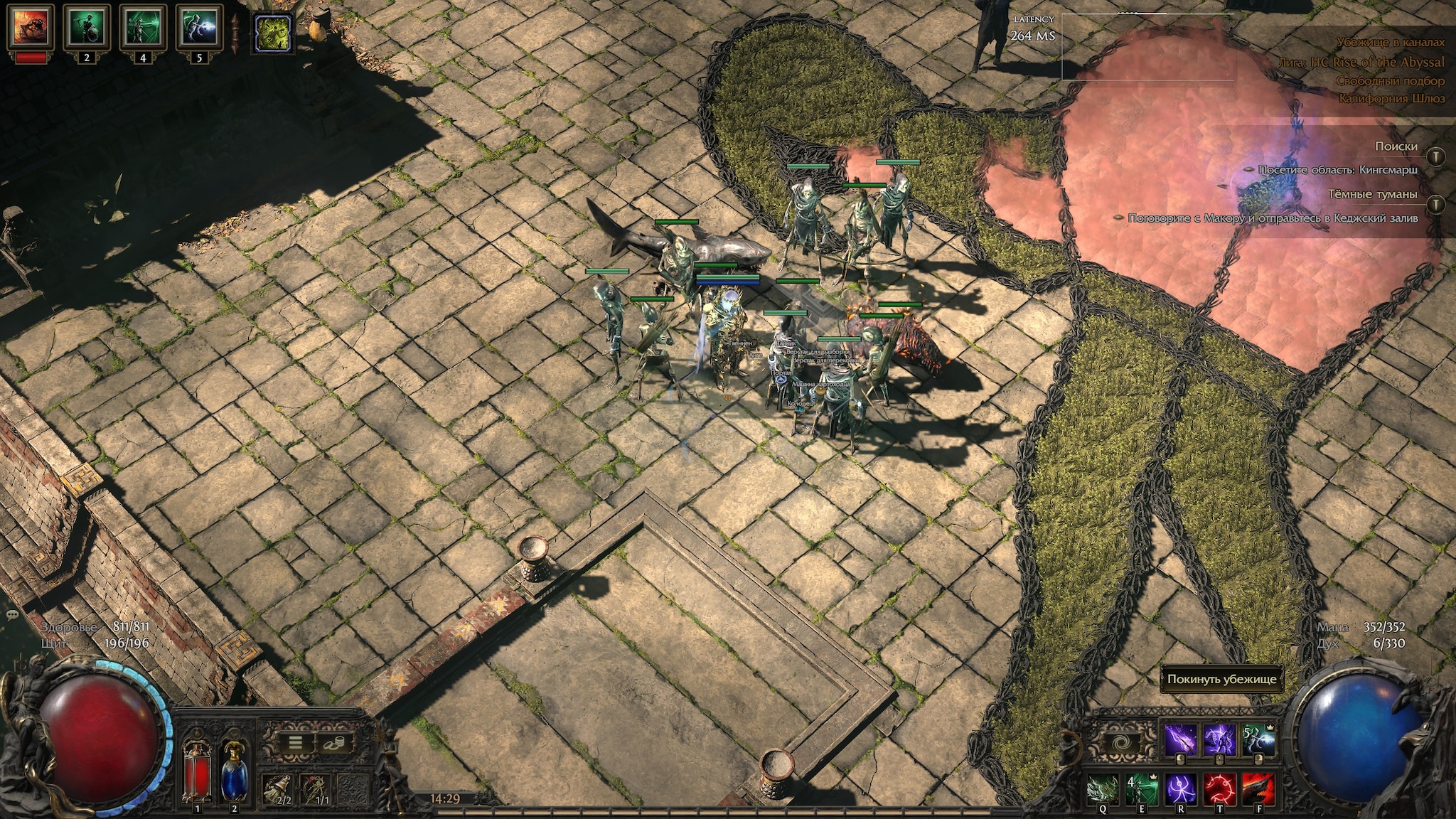The height and width of the screenshot is (819, 1456).
Task: Use the red life flask
Action: pyautogui.click(x=197, y=770)
